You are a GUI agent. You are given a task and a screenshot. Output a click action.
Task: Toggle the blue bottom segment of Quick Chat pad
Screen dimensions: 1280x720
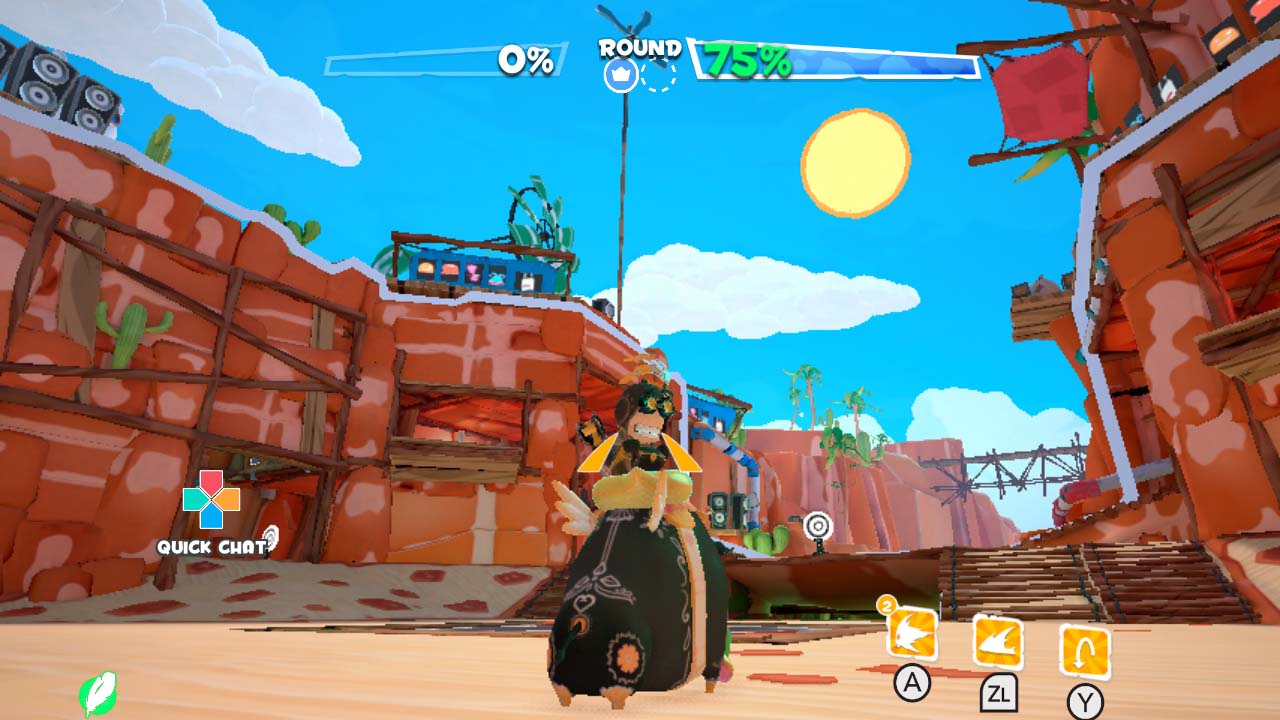211,518
